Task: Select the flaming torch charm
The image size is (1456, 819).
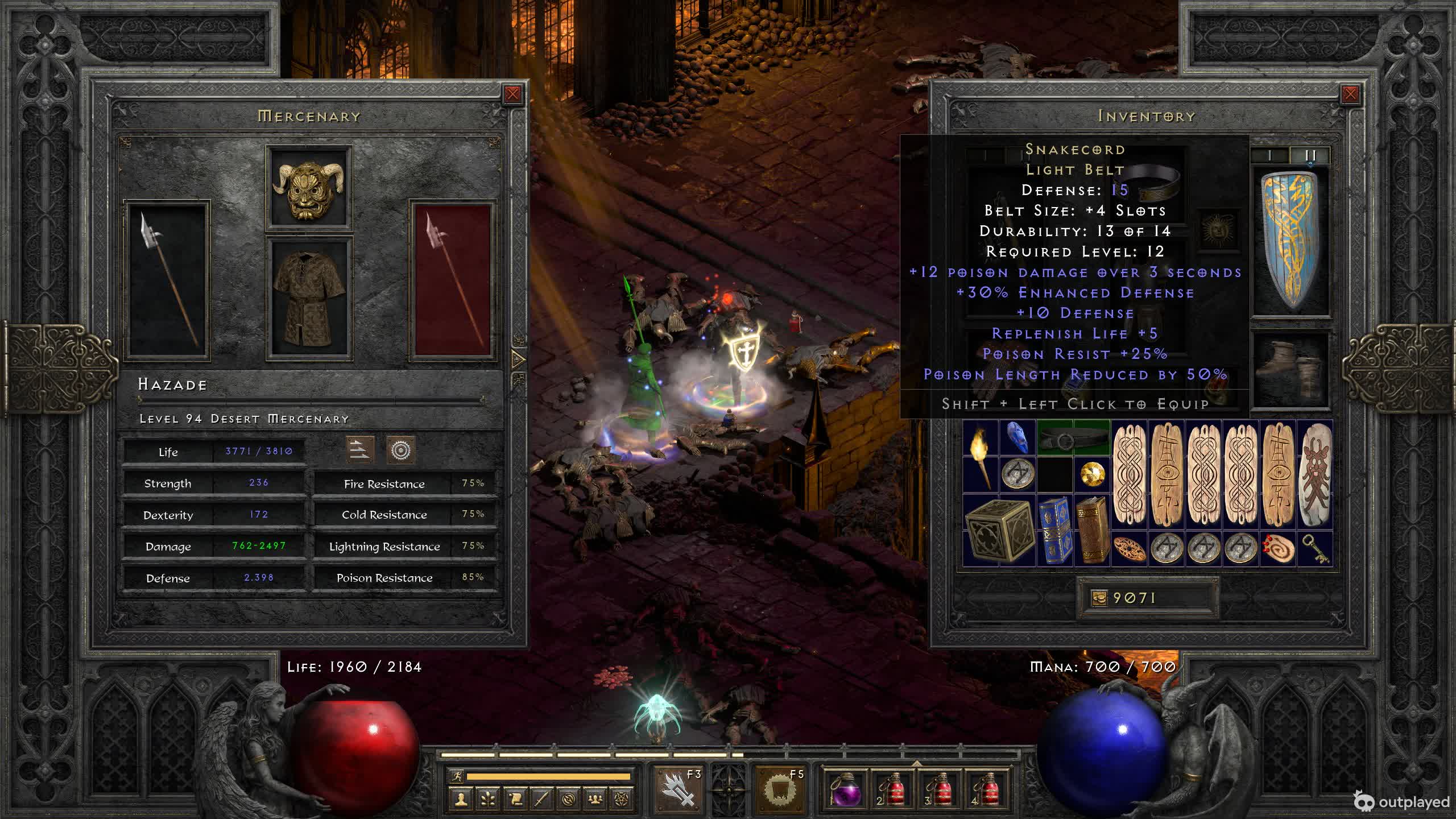Action: [x=980, y=457]
